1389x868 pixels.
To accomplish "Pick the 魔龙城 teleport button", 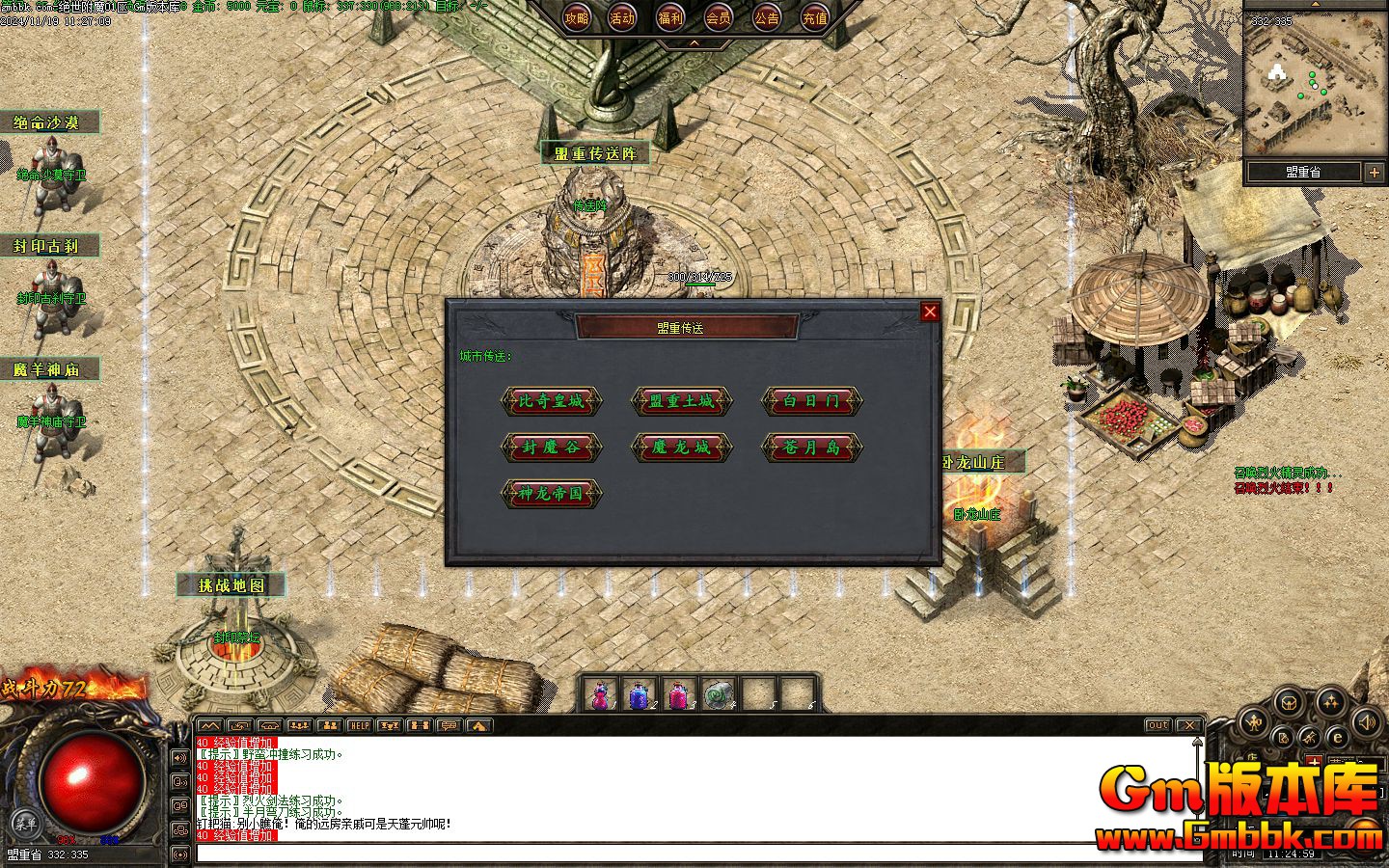I will [681, 448].
